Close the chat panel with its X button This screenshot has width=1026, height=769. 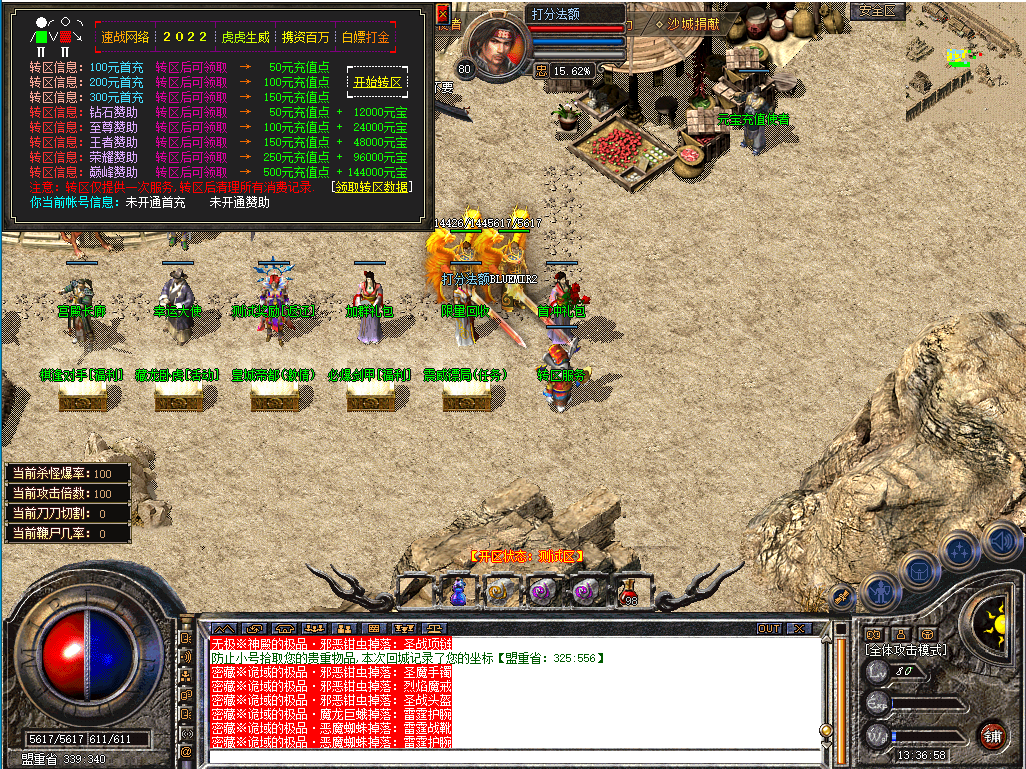[798, 629]
